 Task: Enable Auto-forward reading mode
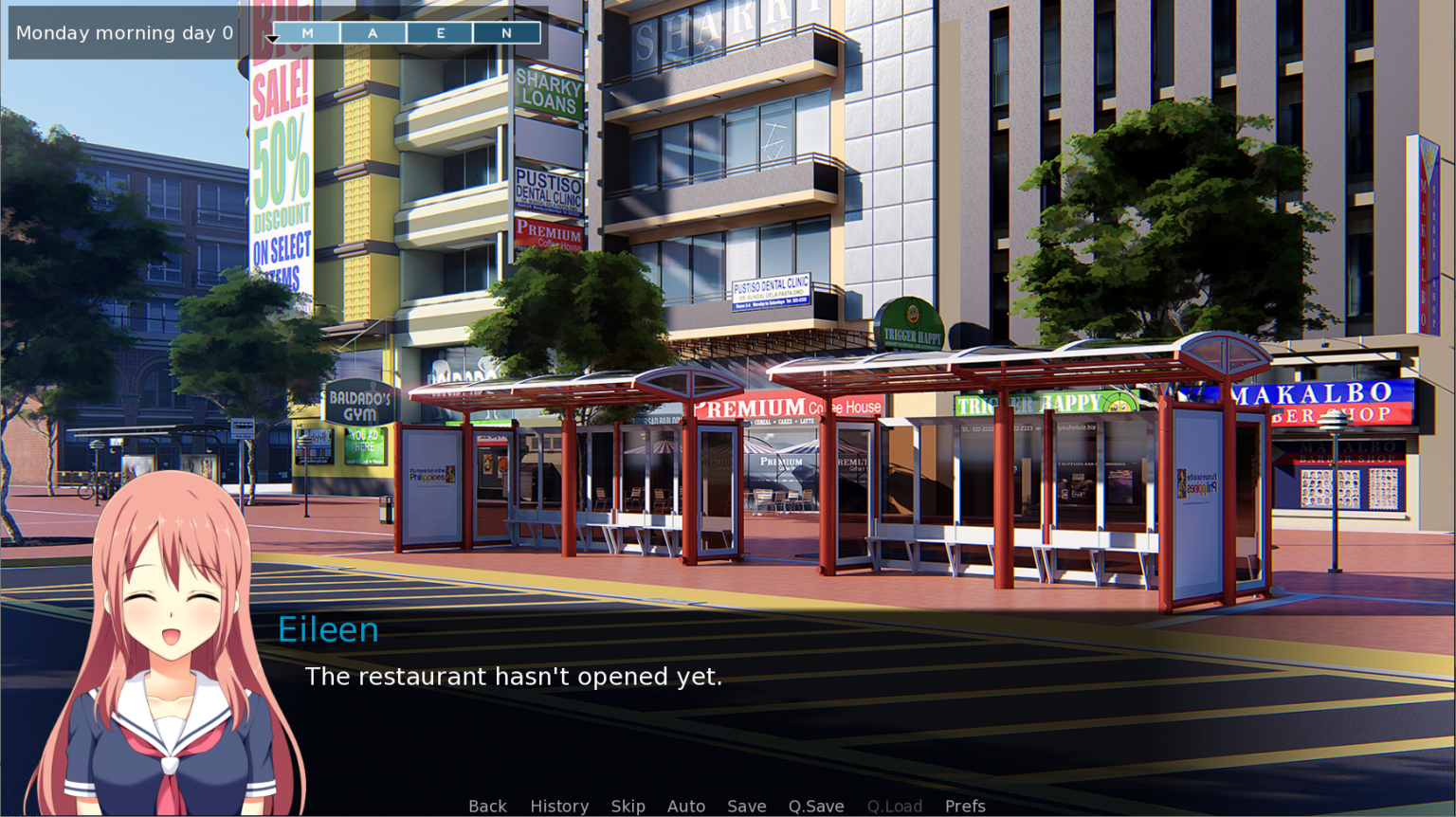point(686,806)
